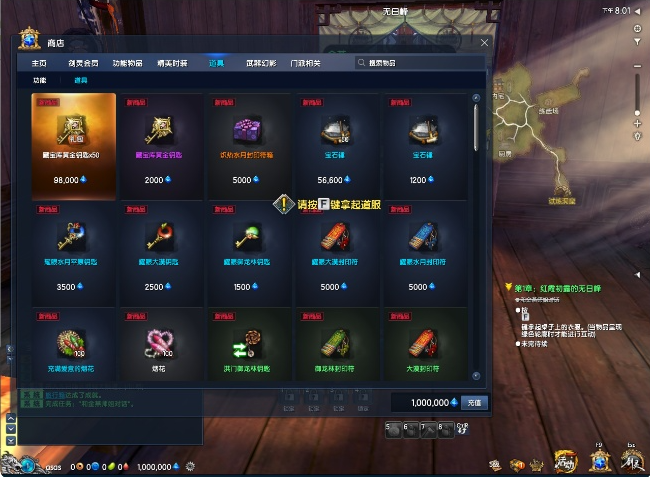Select the 功能 sub-category

coord(40,80)
